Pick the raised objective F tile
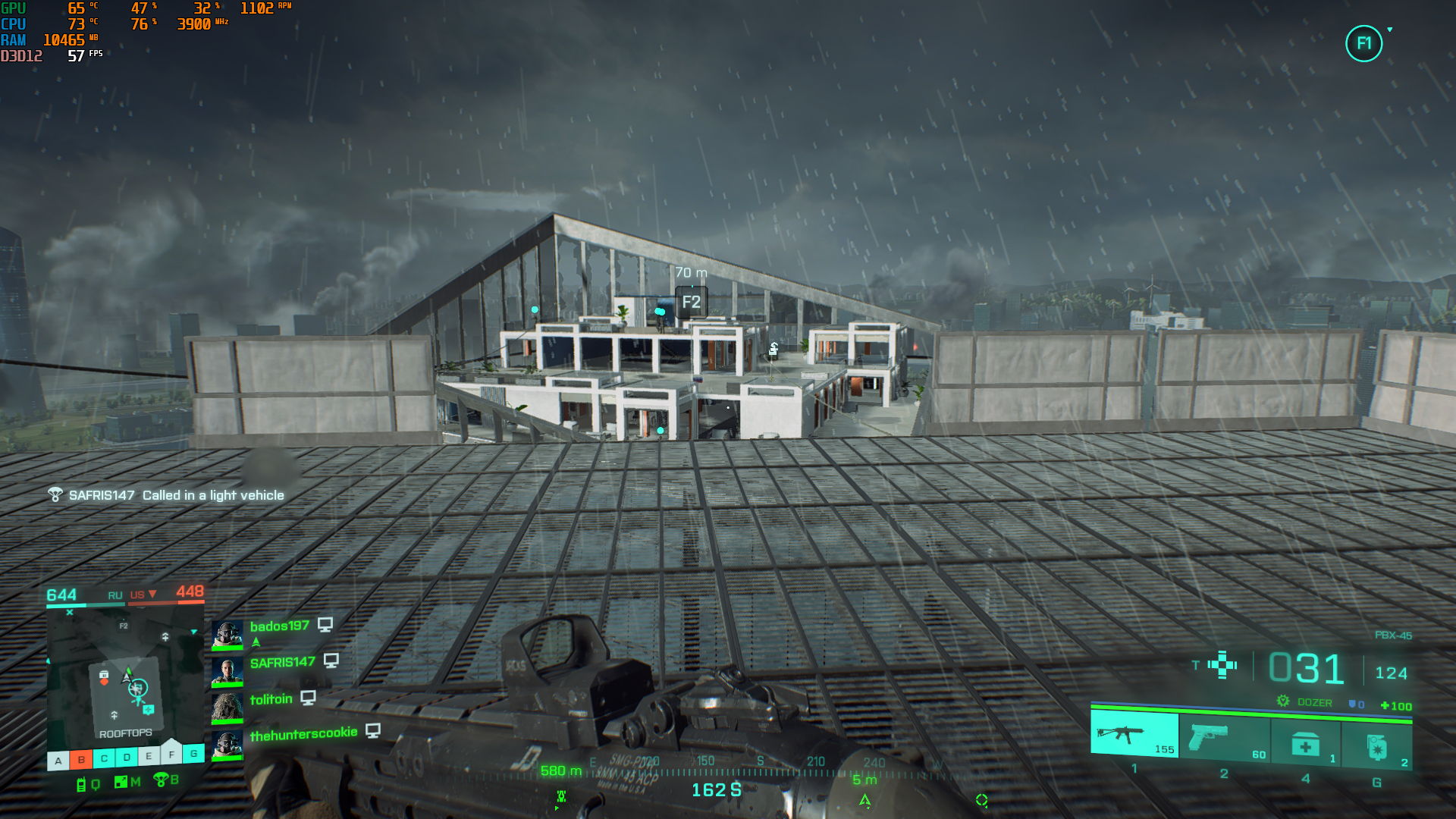 tap(171, 753)
